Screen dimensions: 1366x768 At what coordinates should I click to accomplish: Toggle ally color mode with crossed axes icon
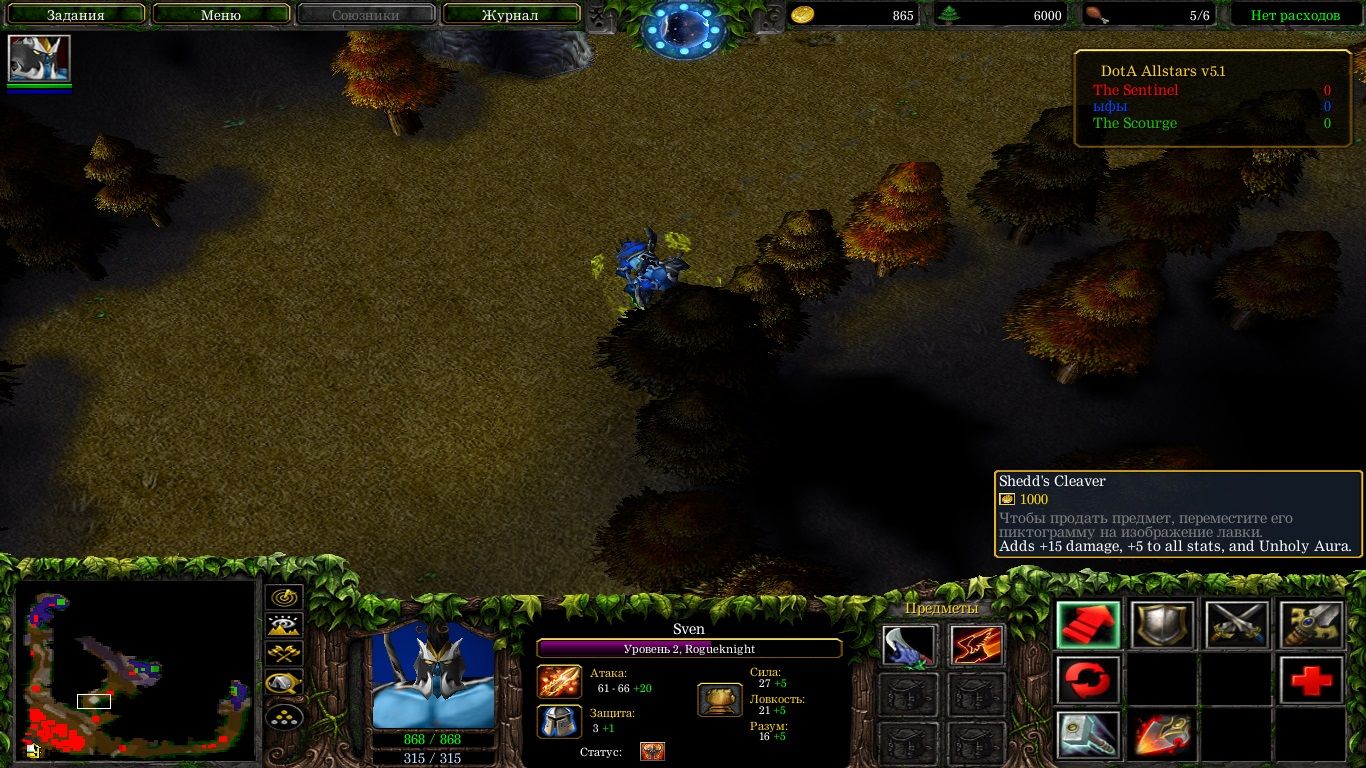click(285, 654)
